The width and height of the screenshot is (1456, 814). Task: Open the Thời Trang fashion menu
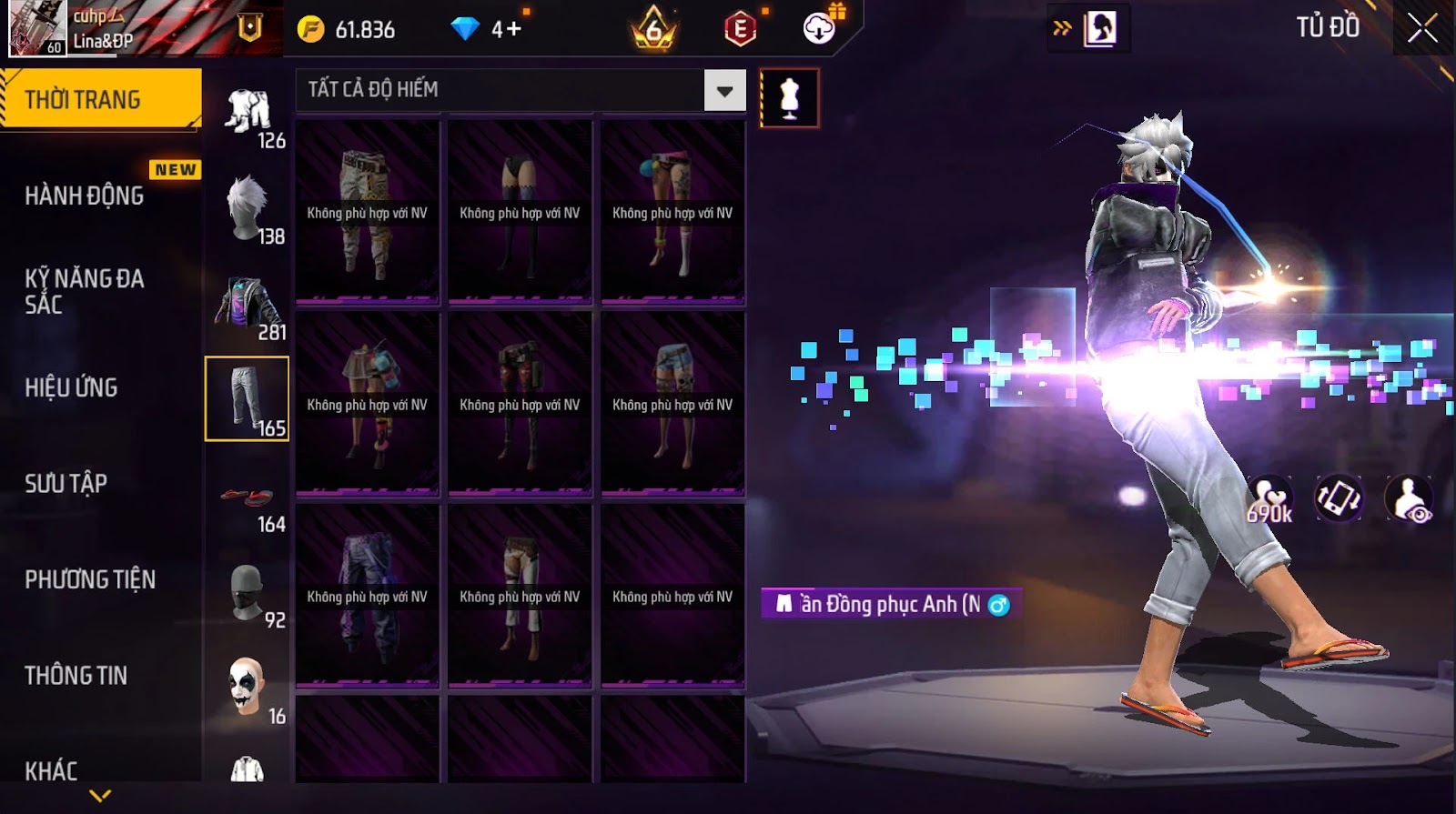pos(100,99)
